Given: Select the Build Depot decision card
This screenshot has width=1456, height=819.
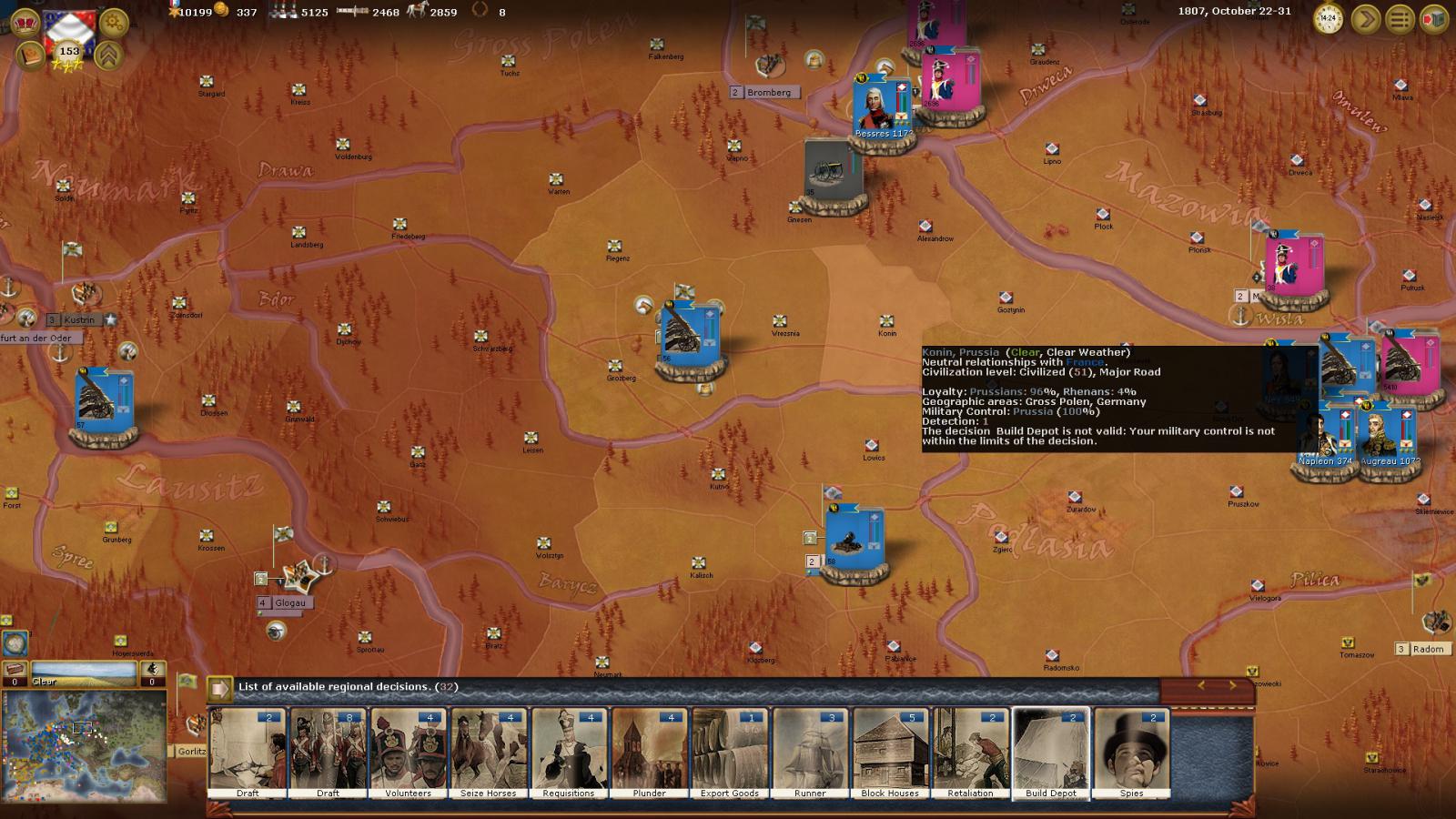Looking at the screenshot, I should click(x=1051, y=753).
